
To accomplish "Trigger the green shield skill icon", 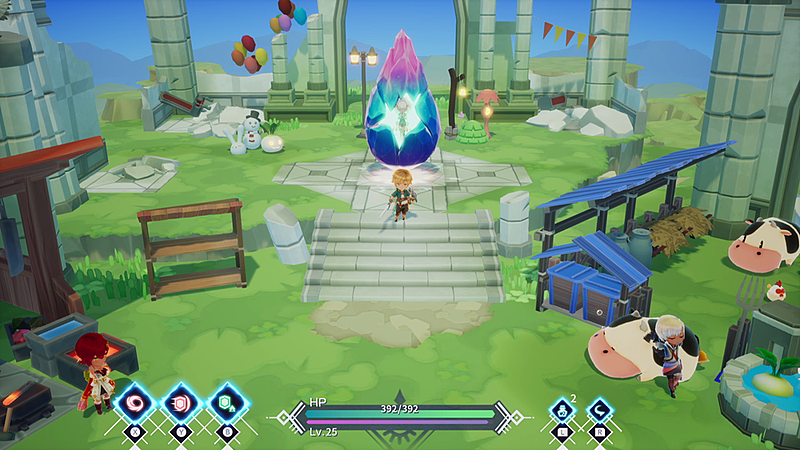I will (227, 405).
